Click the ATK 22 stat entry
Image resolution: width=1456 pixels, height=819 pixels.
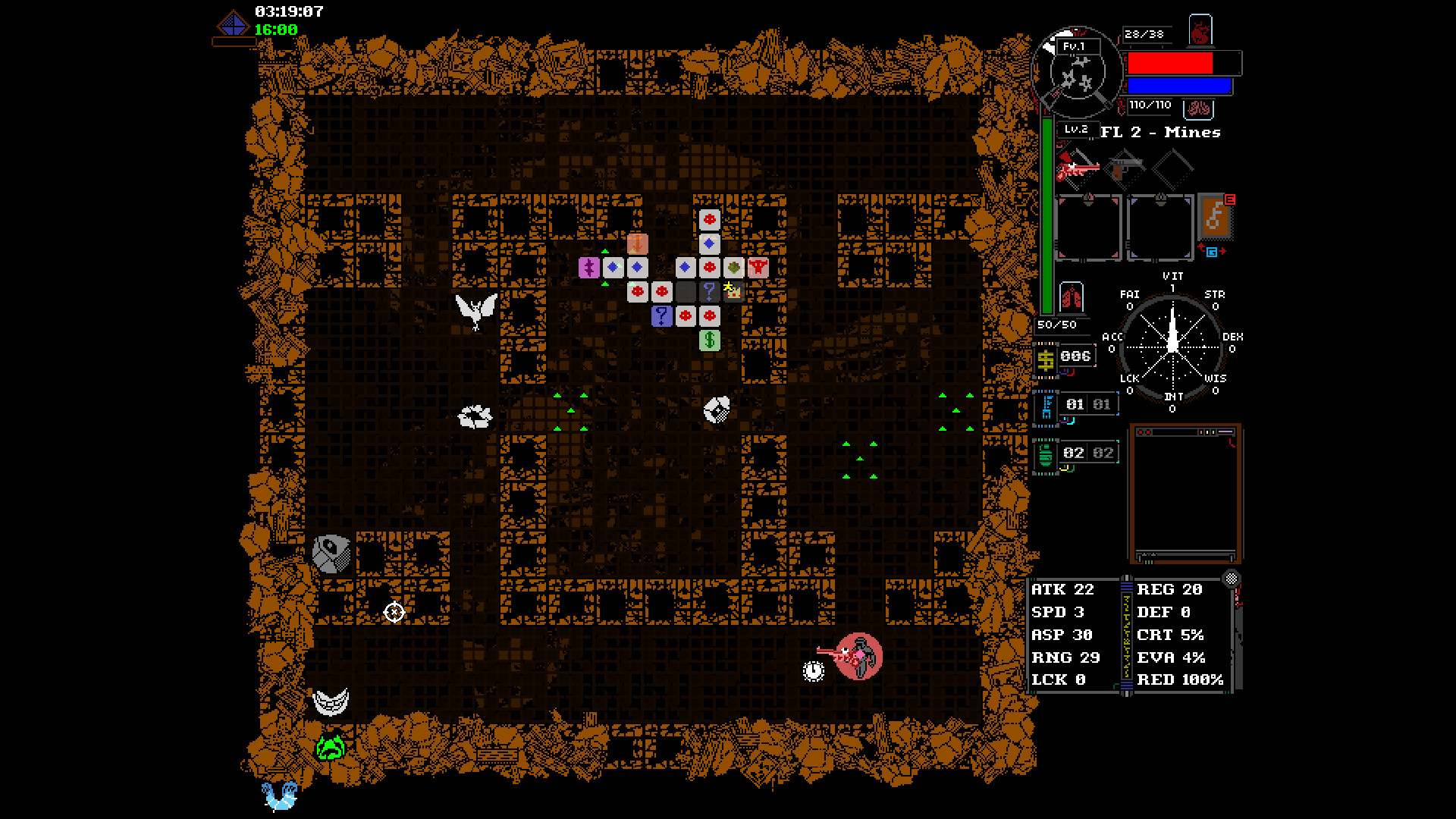tap(1062, 589)
